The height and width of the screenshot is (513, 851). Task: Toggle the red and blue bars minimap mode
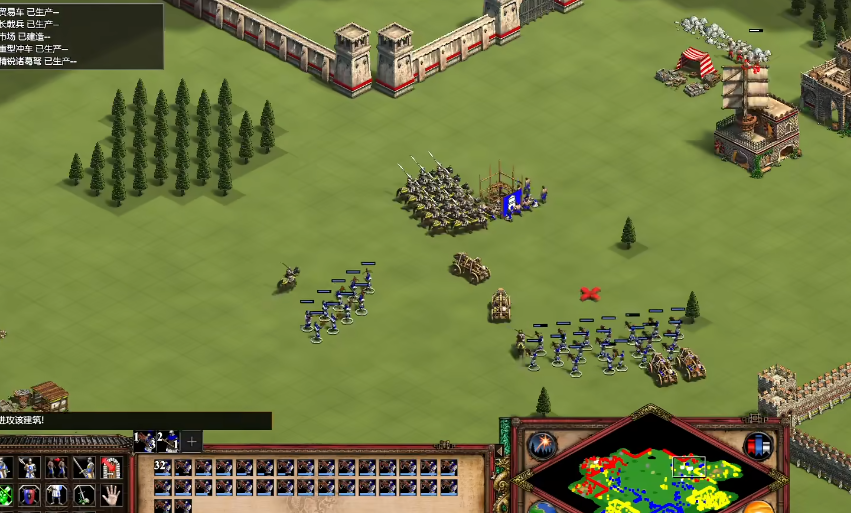coord(759,445)
